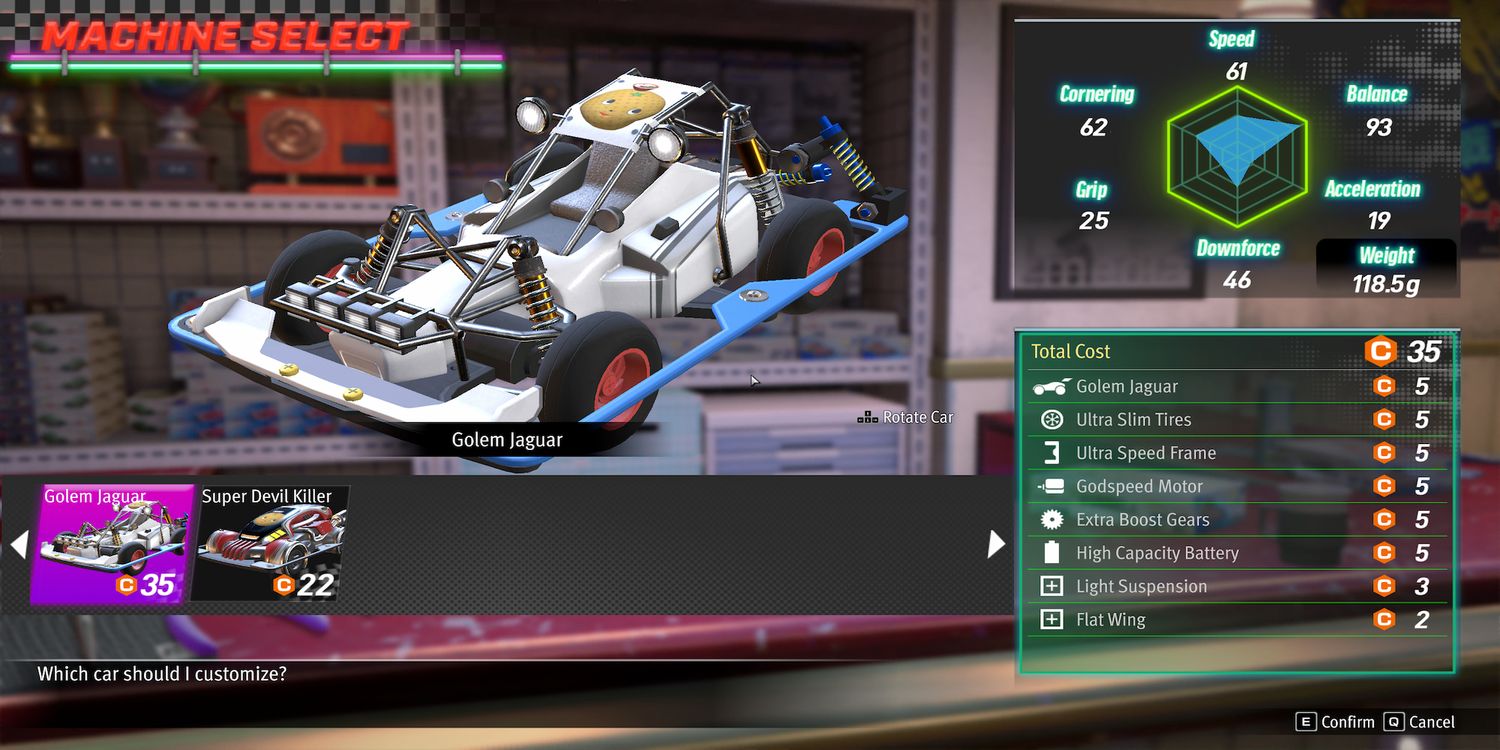Choose the Flat Wing part row
The height and width of the screenshot is (750, 1500).
click(1235, 620)
